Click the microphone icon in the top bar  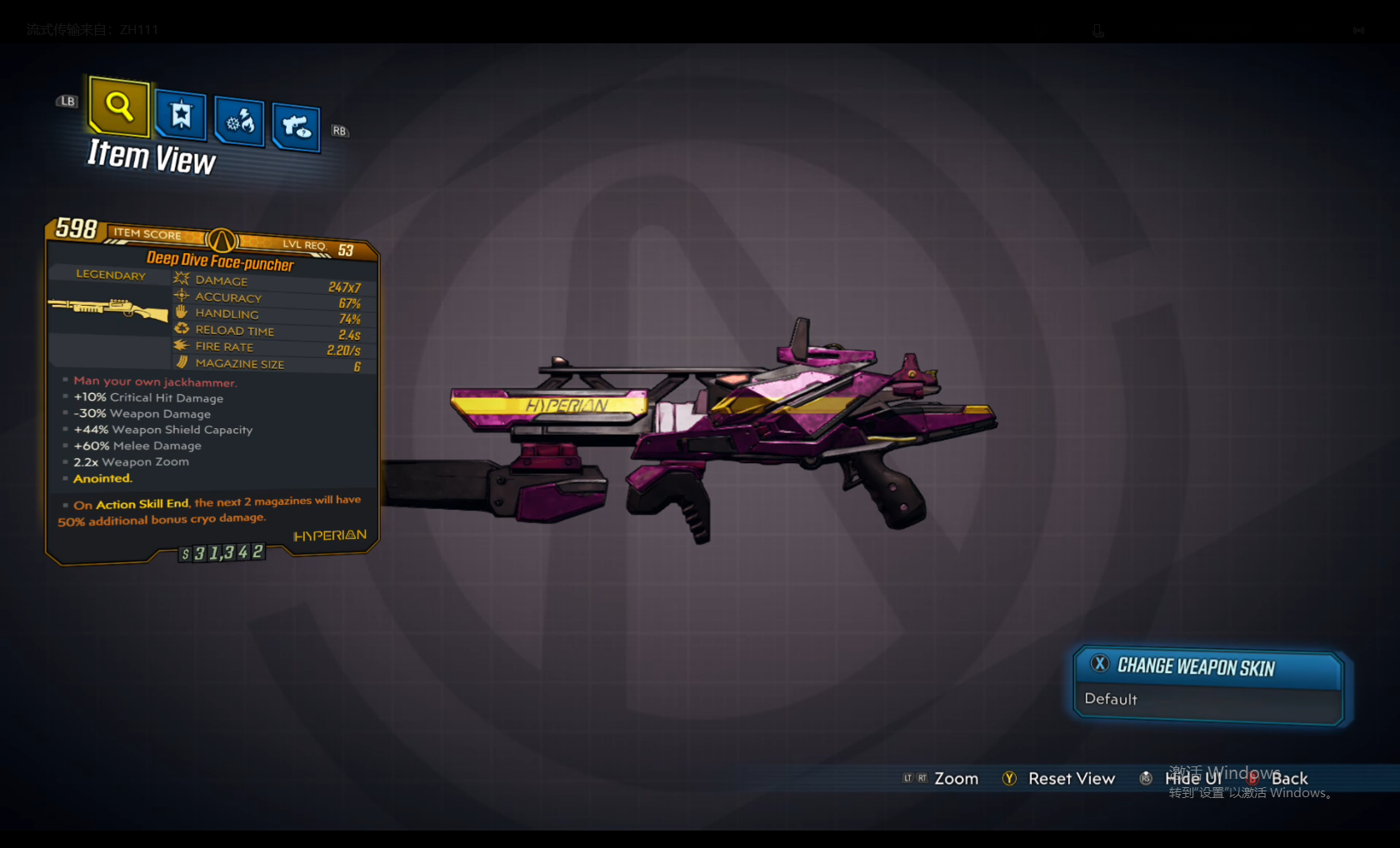pyautogui.click(x=1097, y=30)
